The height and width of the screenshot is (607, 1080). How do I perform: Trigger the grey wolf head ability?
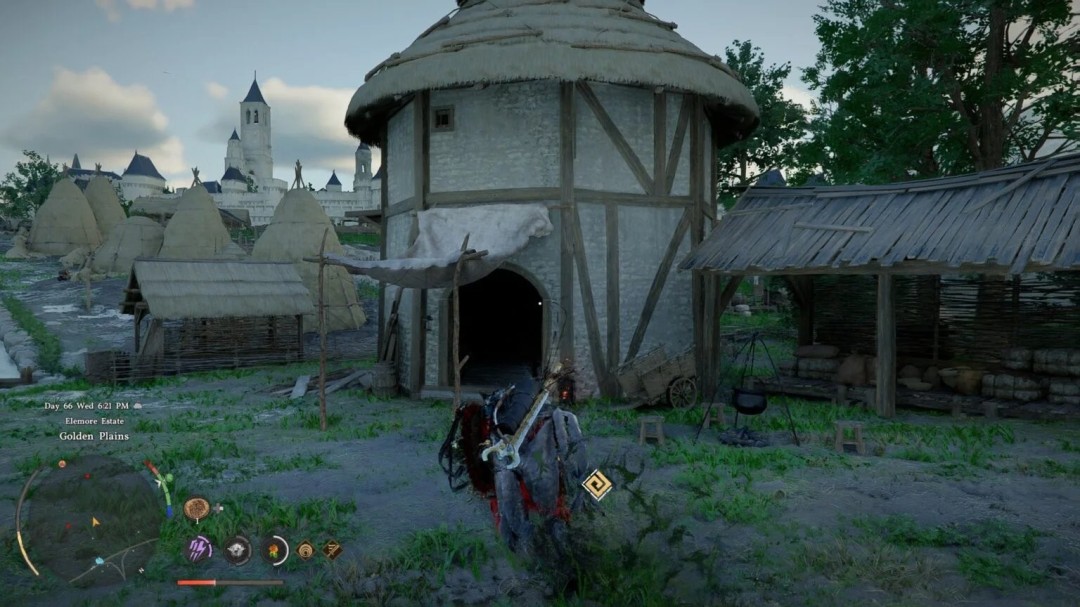coord(237,549)
